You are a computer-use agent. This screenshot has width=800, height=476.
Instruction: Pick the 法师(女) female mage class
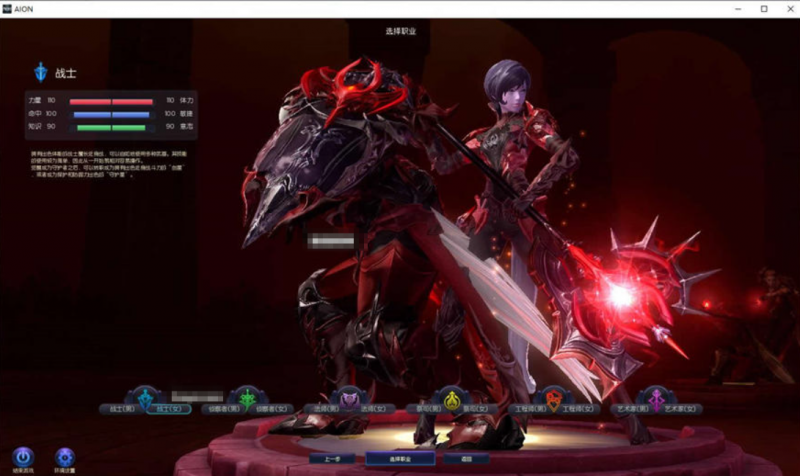(368, 409)
